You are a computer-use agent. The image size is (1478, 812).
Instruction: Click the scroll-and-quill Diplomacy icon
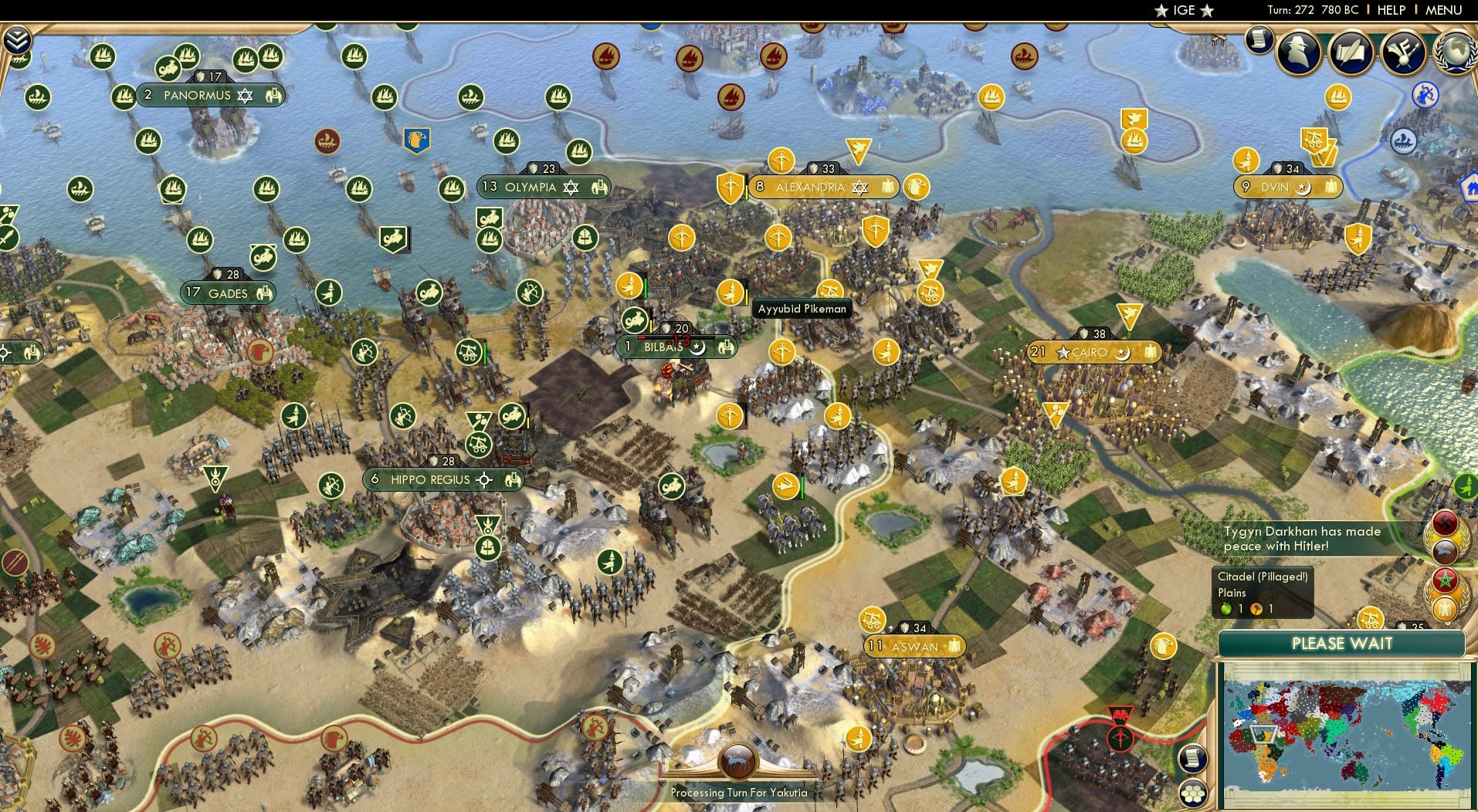1351,52
